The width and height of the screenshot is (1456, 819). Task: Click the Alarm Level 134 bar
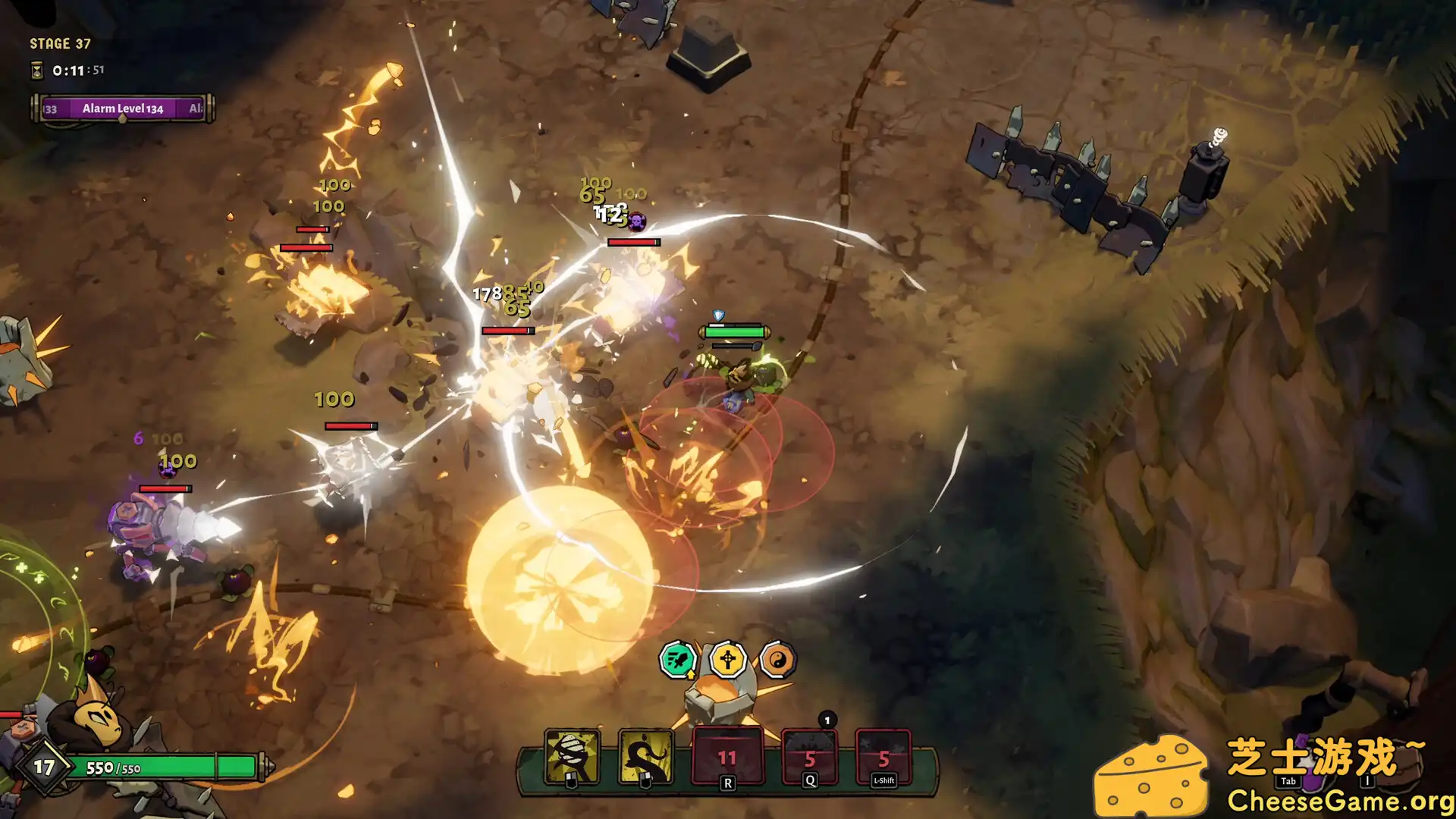(x=122, y=108)
